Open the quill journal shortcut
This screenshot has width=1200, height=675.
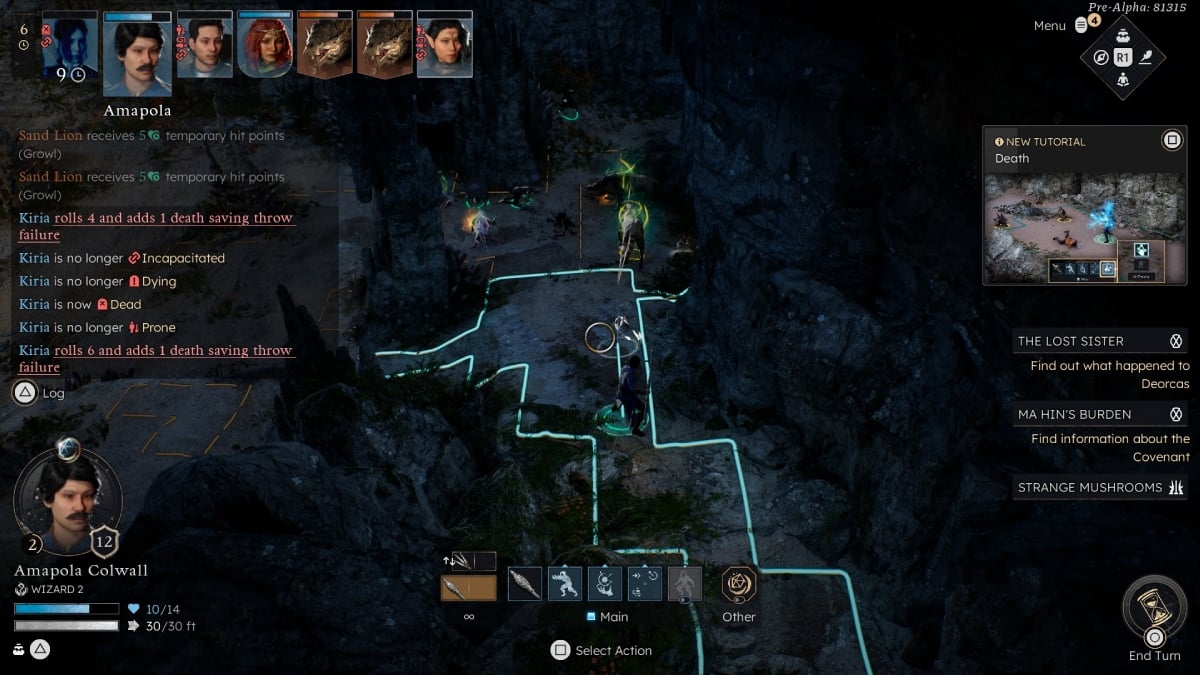pos(1146,57)
